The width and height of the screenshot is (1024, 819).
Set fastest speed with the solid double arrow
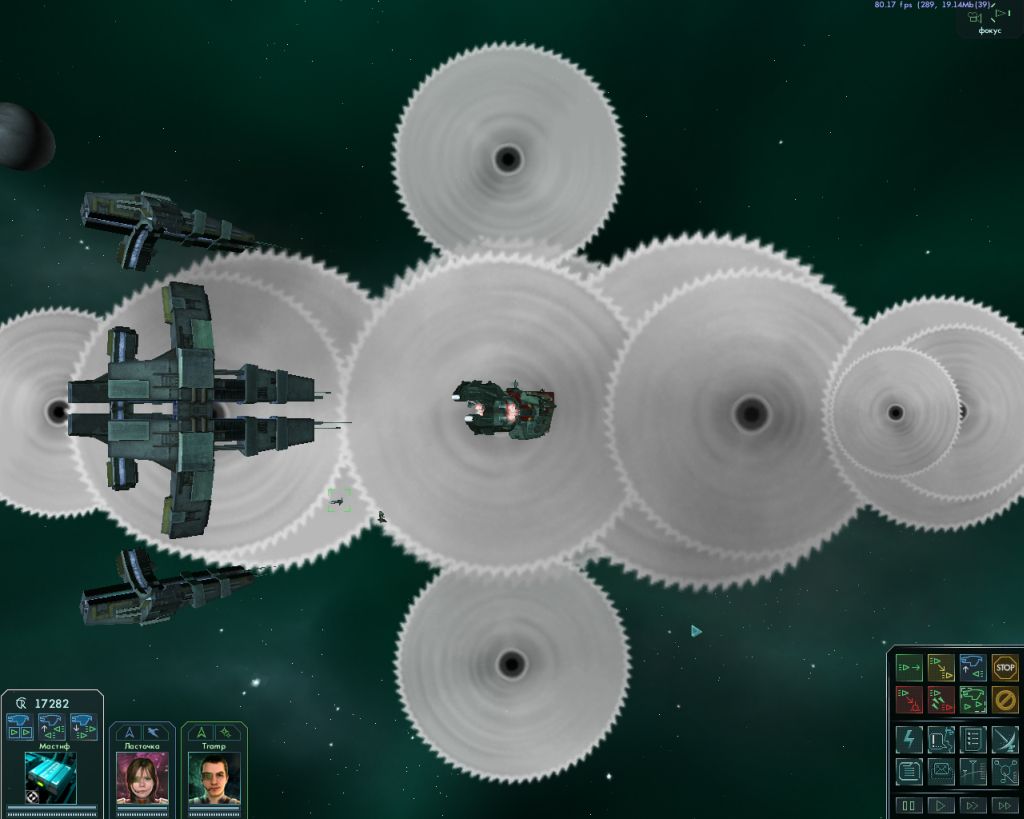tap(1003, 805)
